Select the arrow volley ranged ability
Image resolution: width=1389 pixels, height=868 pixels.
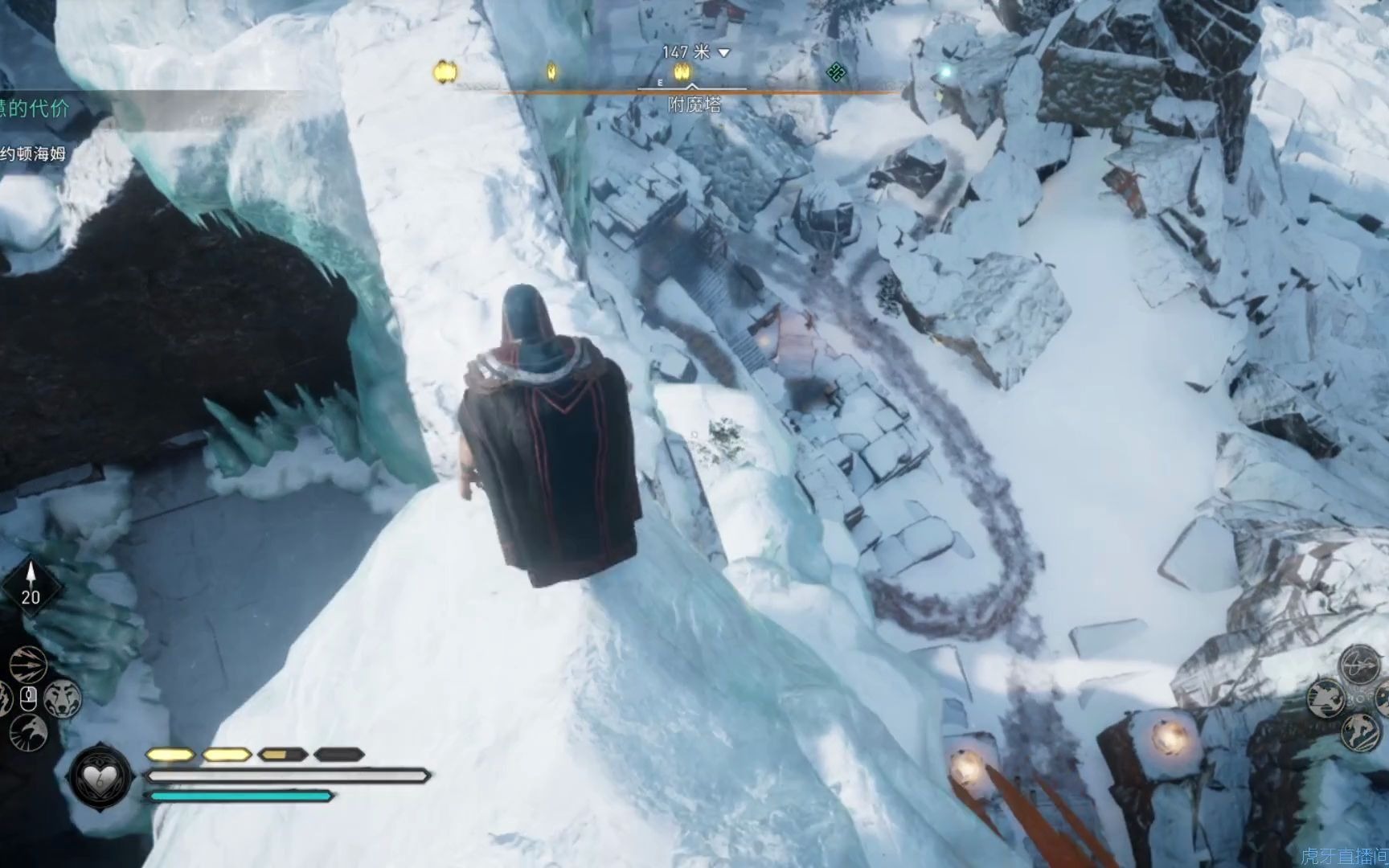[x=29, y=665]
